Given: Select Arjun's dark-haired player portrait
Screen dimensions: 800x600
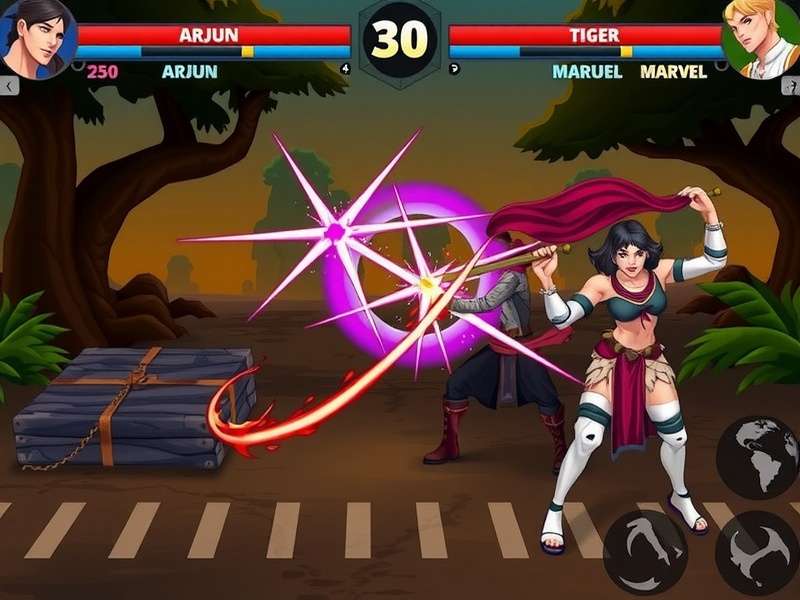Looking at the screenshot, I should [x=37, y=37].
